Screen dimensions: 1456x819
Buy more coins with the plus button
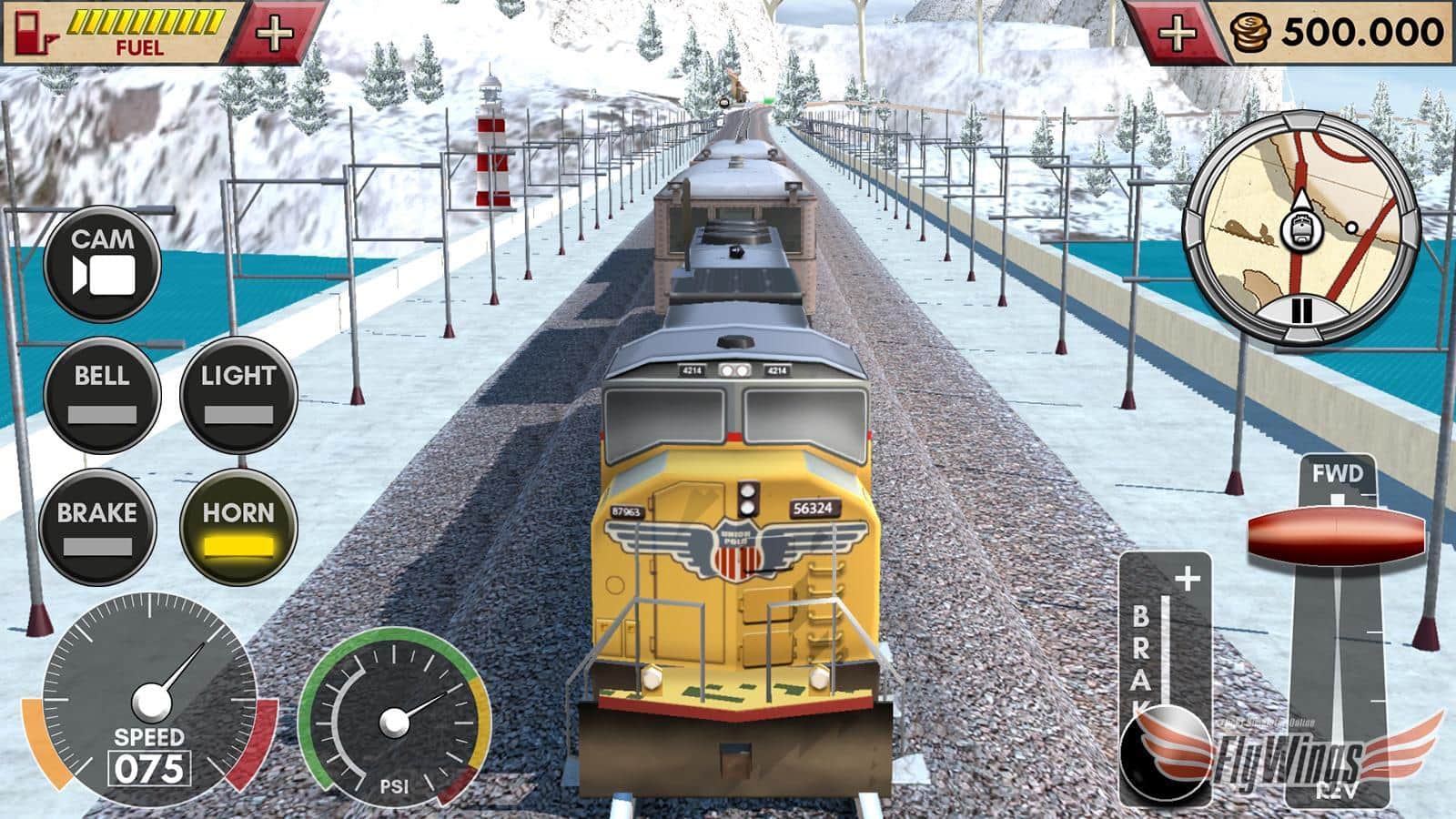coord(1178,33)
